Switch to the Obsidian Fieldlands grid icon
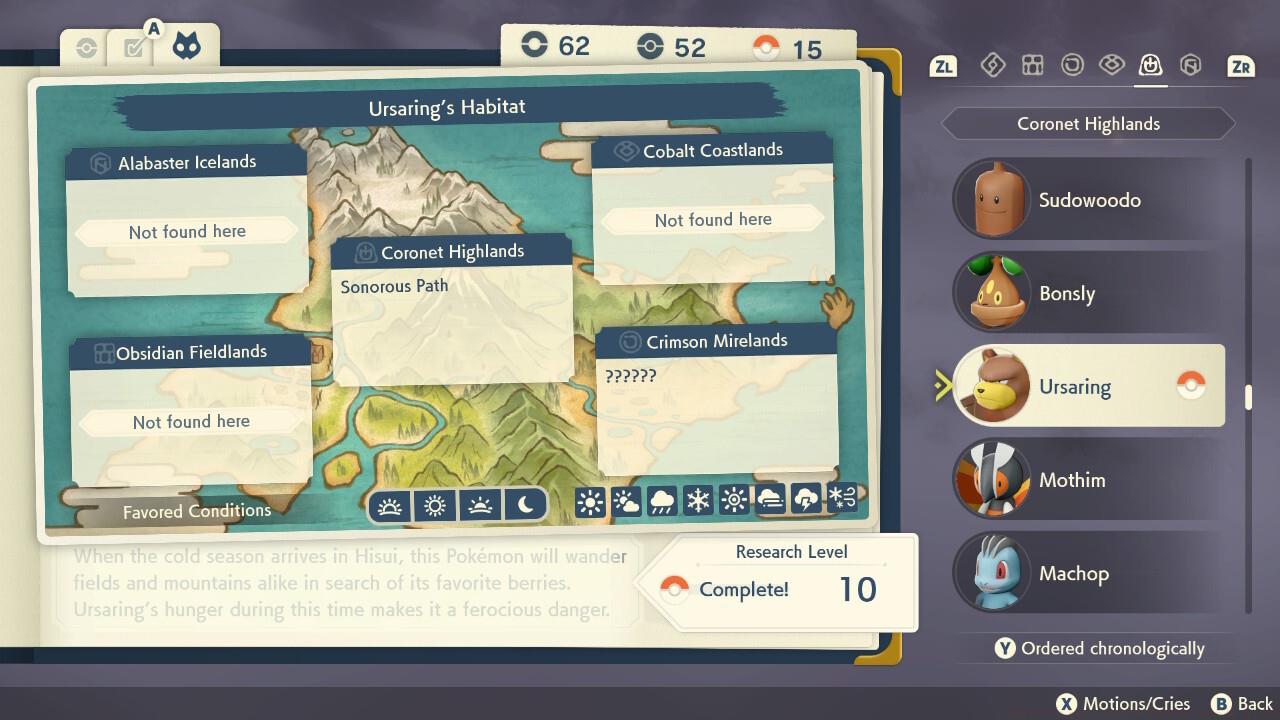This screenshot has height=720, width=1280. (x=1032, y=66)
